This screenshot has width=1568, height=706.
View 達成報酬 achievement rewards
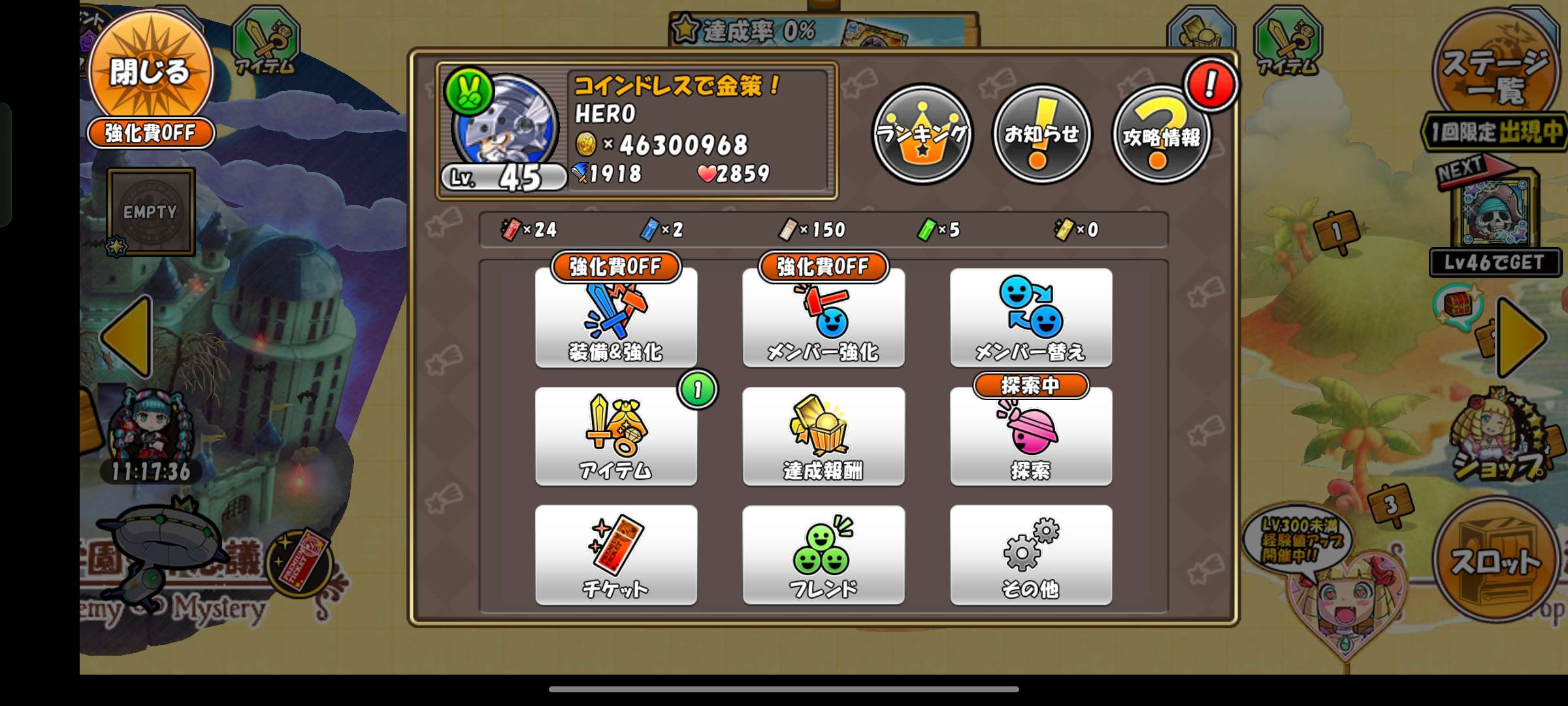tap(823, 436)
